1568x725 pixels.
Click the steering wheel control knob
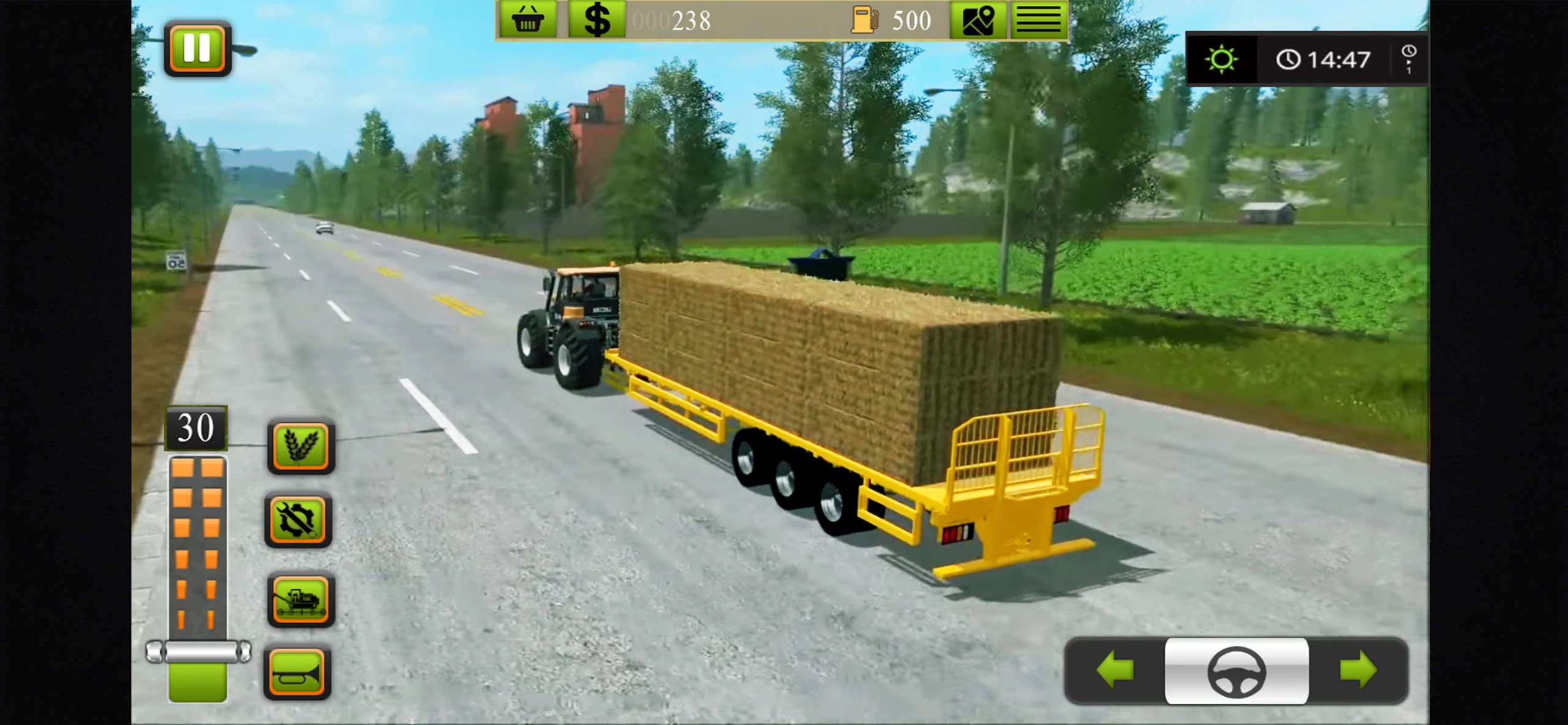point(1236,671)
